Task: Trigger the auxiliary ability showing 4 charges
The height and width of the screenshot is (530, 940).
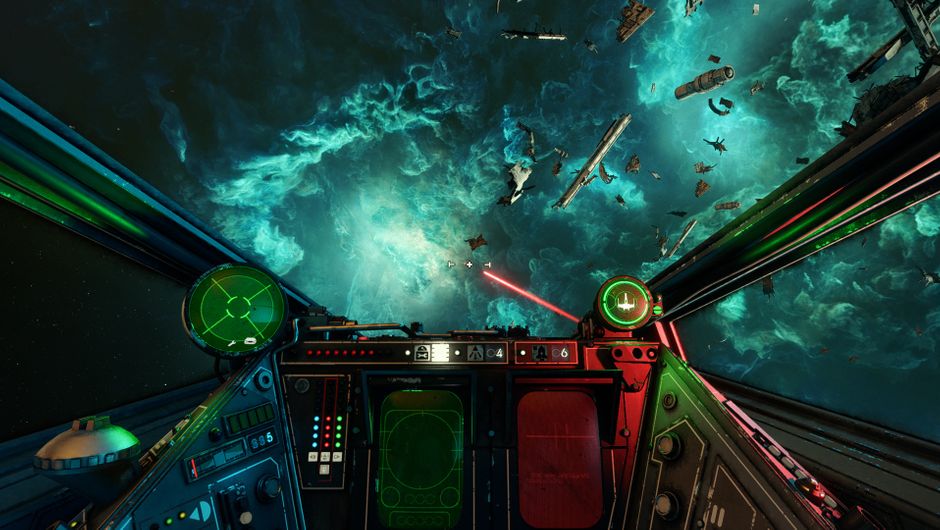Action: [476, 352]
